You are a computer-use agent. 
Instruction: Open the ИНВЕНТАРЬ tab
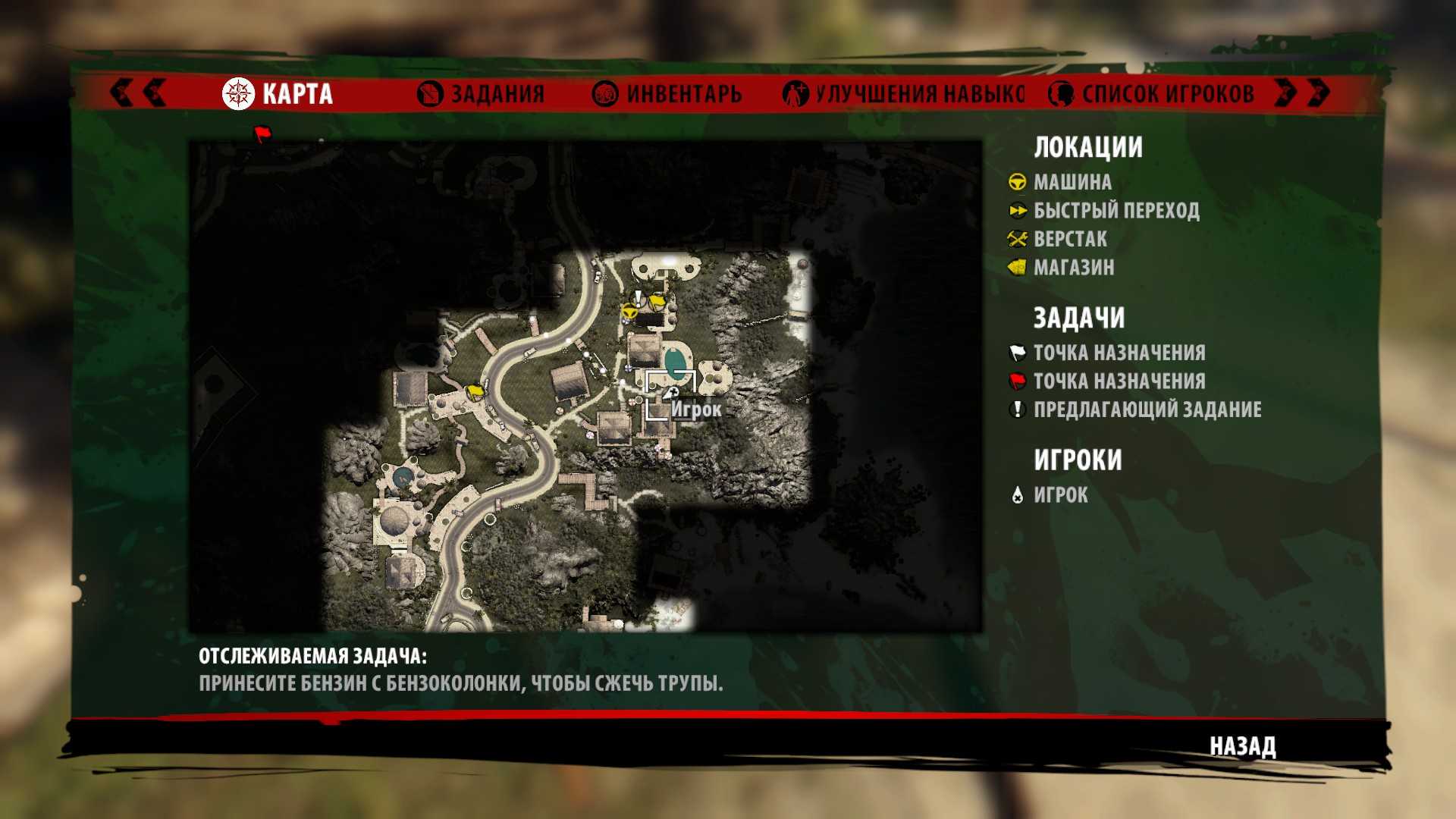[x=667, y=94]
